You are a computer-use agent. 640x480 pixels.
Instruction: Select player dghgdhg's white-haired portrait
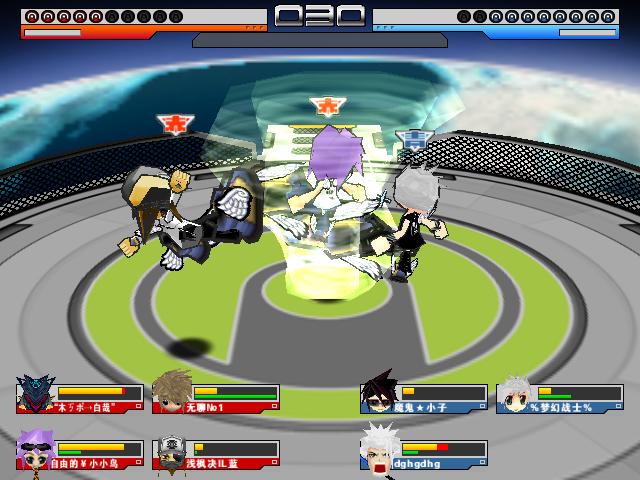click(x=380, y=449)
